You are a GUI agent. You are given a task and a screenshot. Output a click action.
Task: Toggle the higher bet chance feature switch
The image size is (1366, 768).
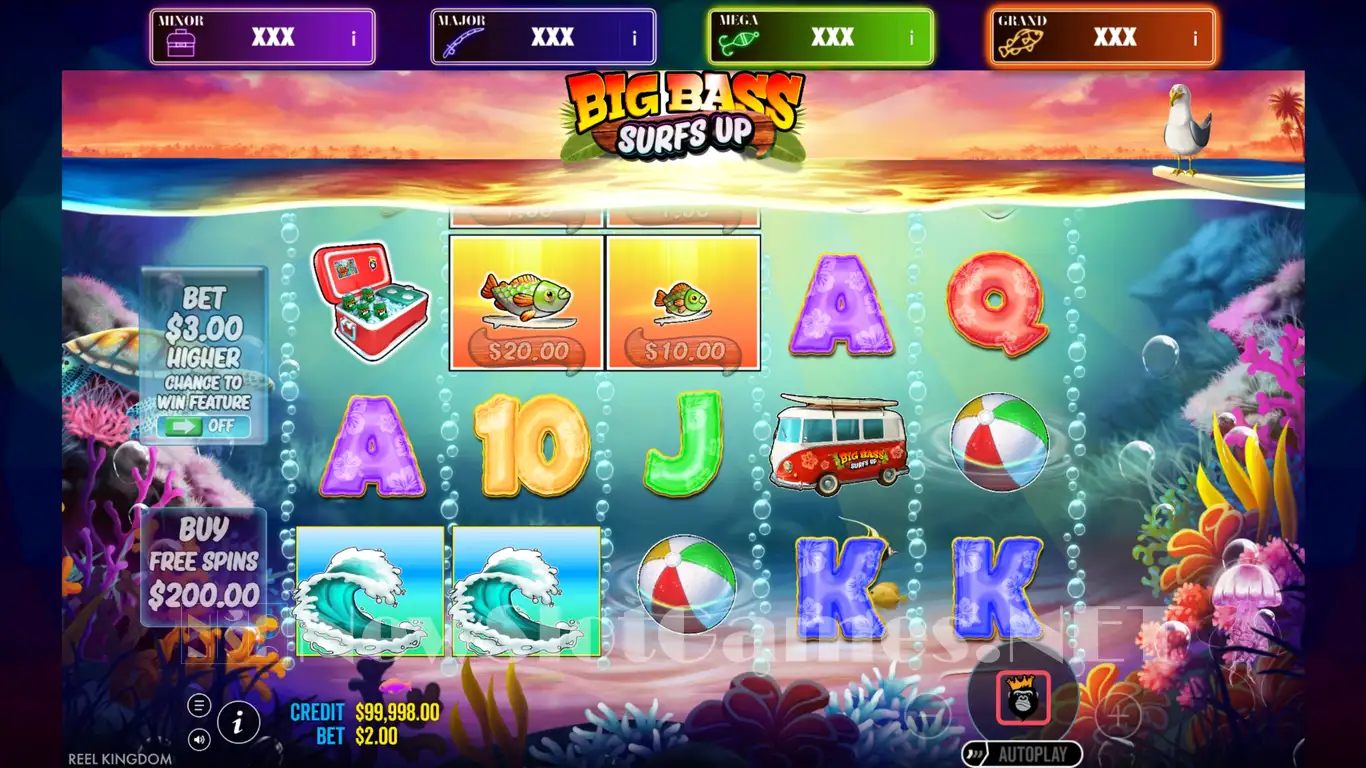tap(203, 426)
